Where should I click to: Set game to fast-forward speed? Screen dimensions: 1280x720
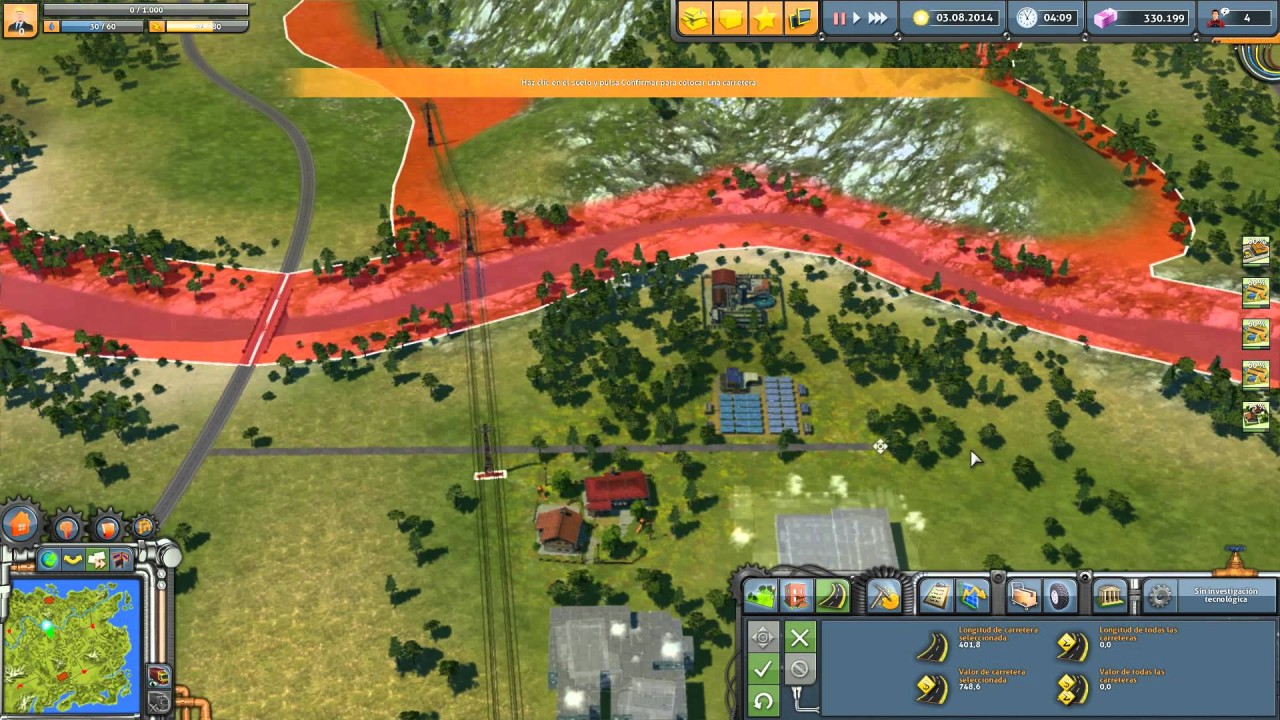pos(877,18)
